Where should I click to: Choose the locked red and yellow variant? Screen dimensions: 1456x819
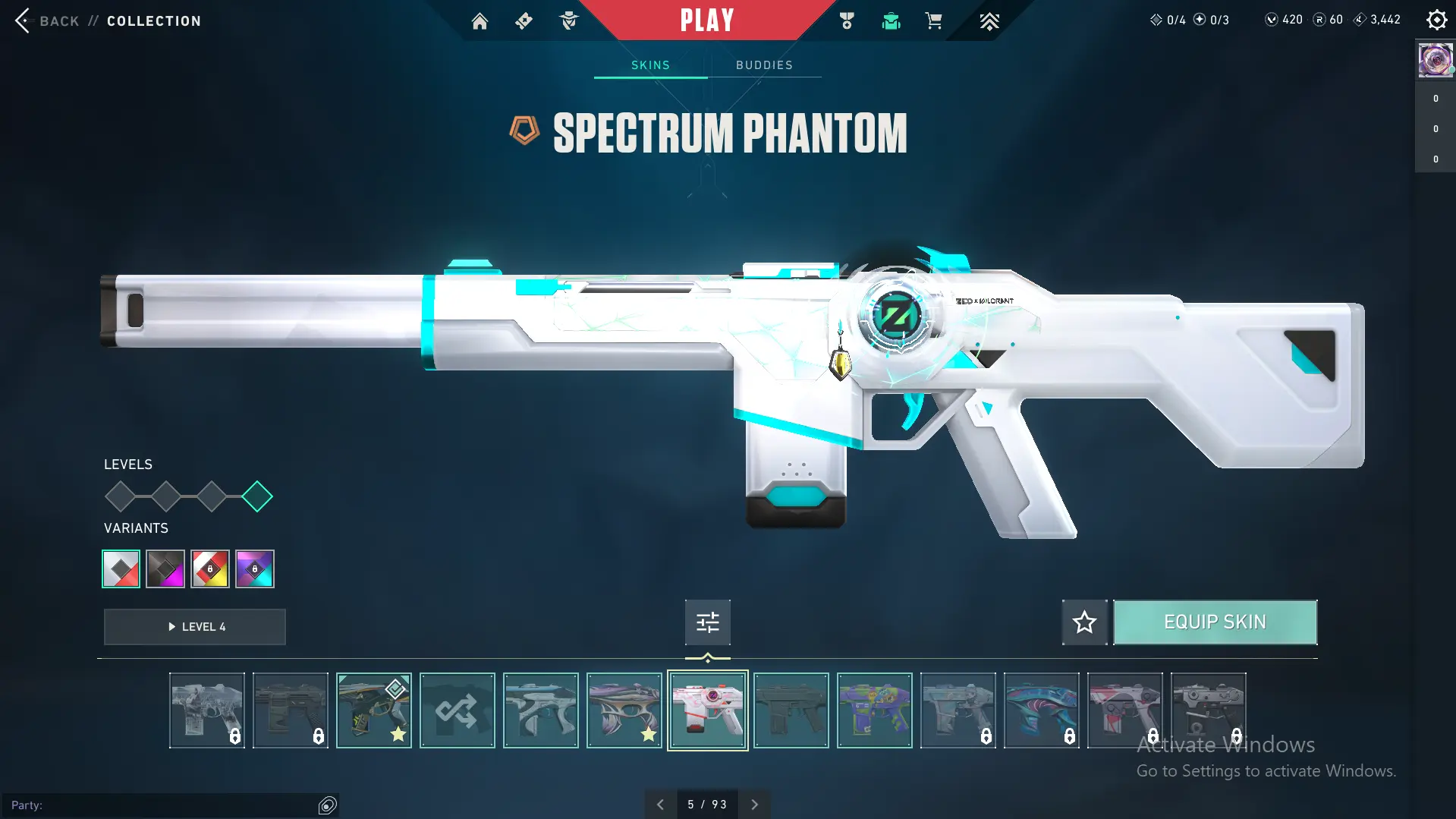pyautogui.click(x=210, y=569)
